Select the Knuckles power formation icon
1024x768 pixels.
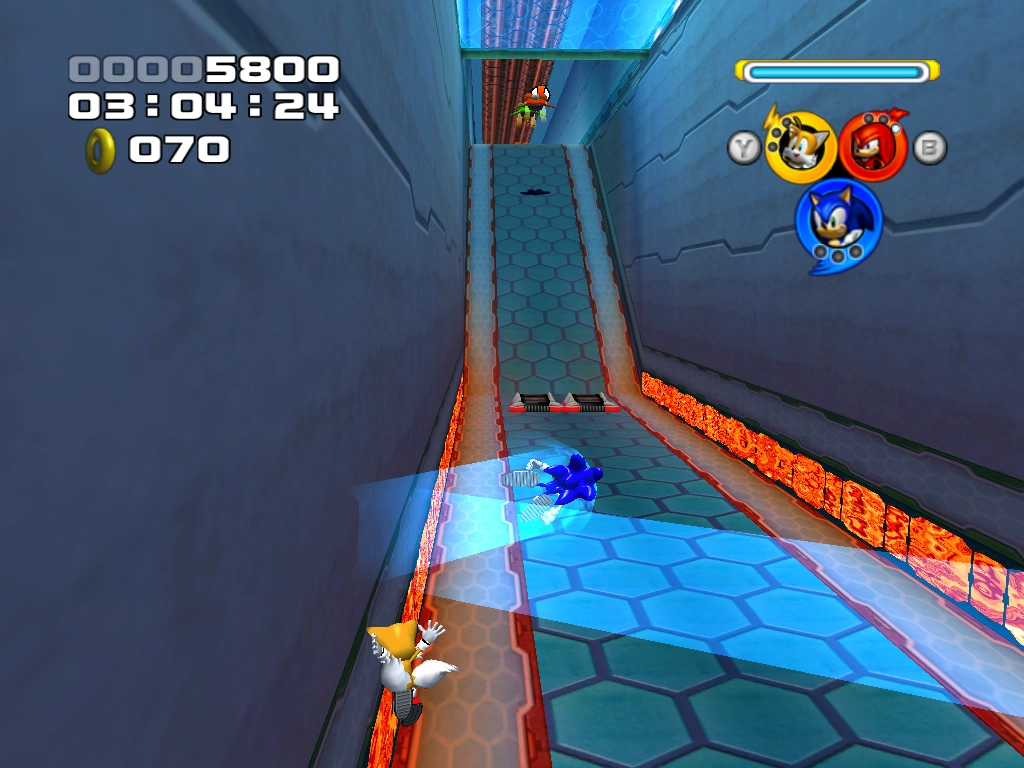coord(873,146)
